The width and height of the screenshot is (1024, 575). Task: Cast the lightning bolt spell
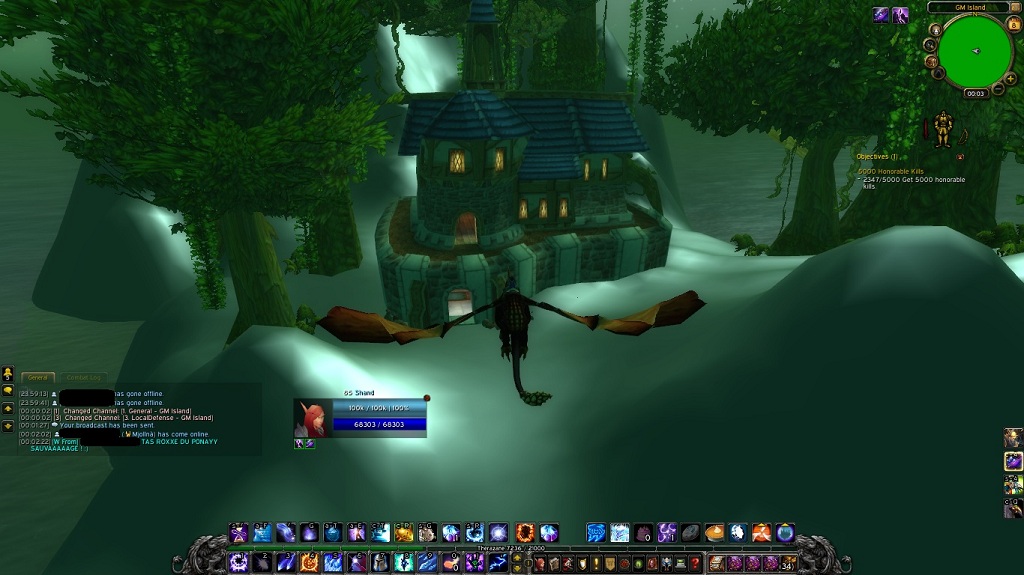[x=498, y=563]
